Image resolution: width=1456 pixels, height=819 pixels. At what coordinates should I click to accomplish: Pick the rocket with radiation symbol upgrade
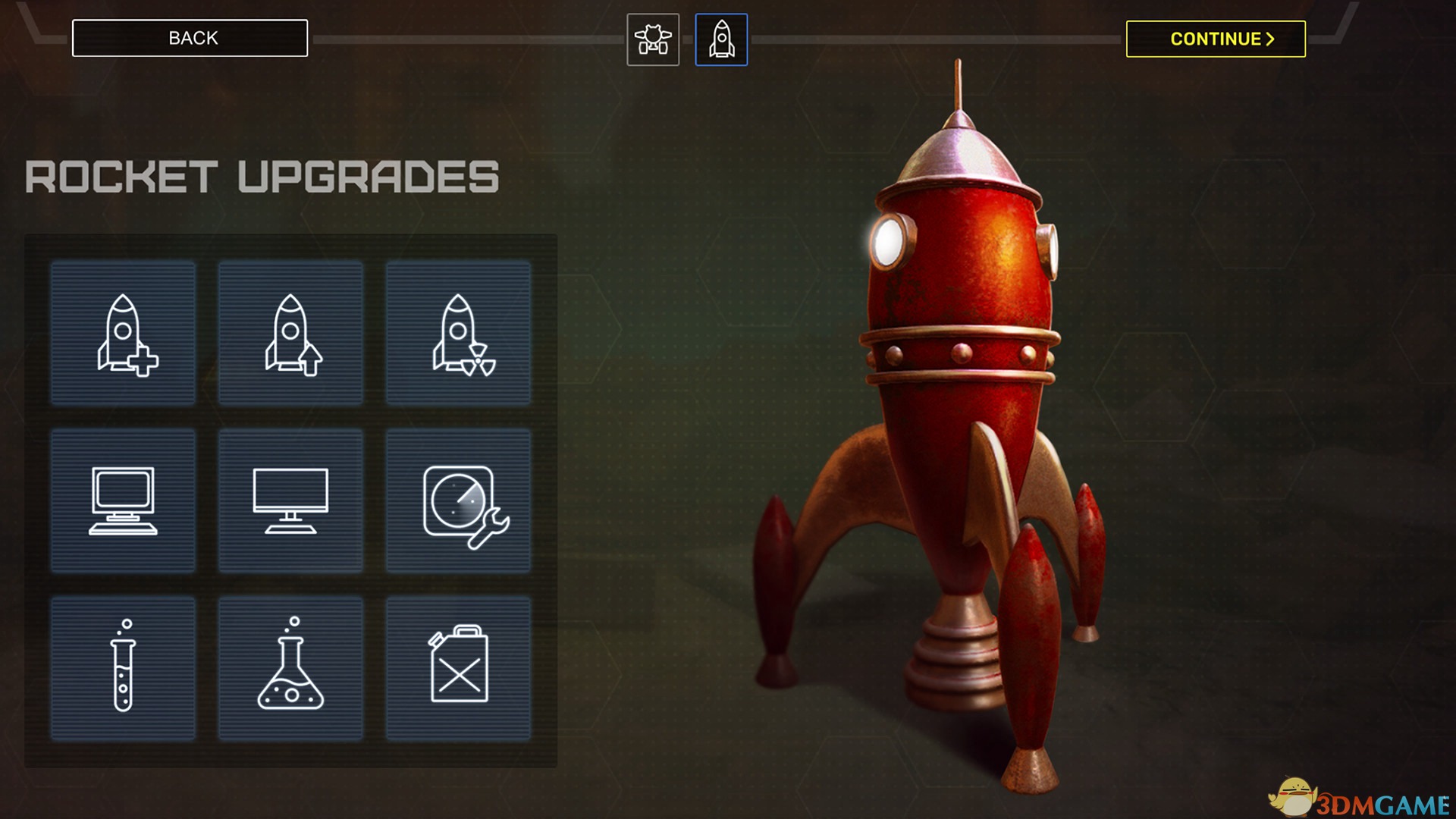[458, 334]
